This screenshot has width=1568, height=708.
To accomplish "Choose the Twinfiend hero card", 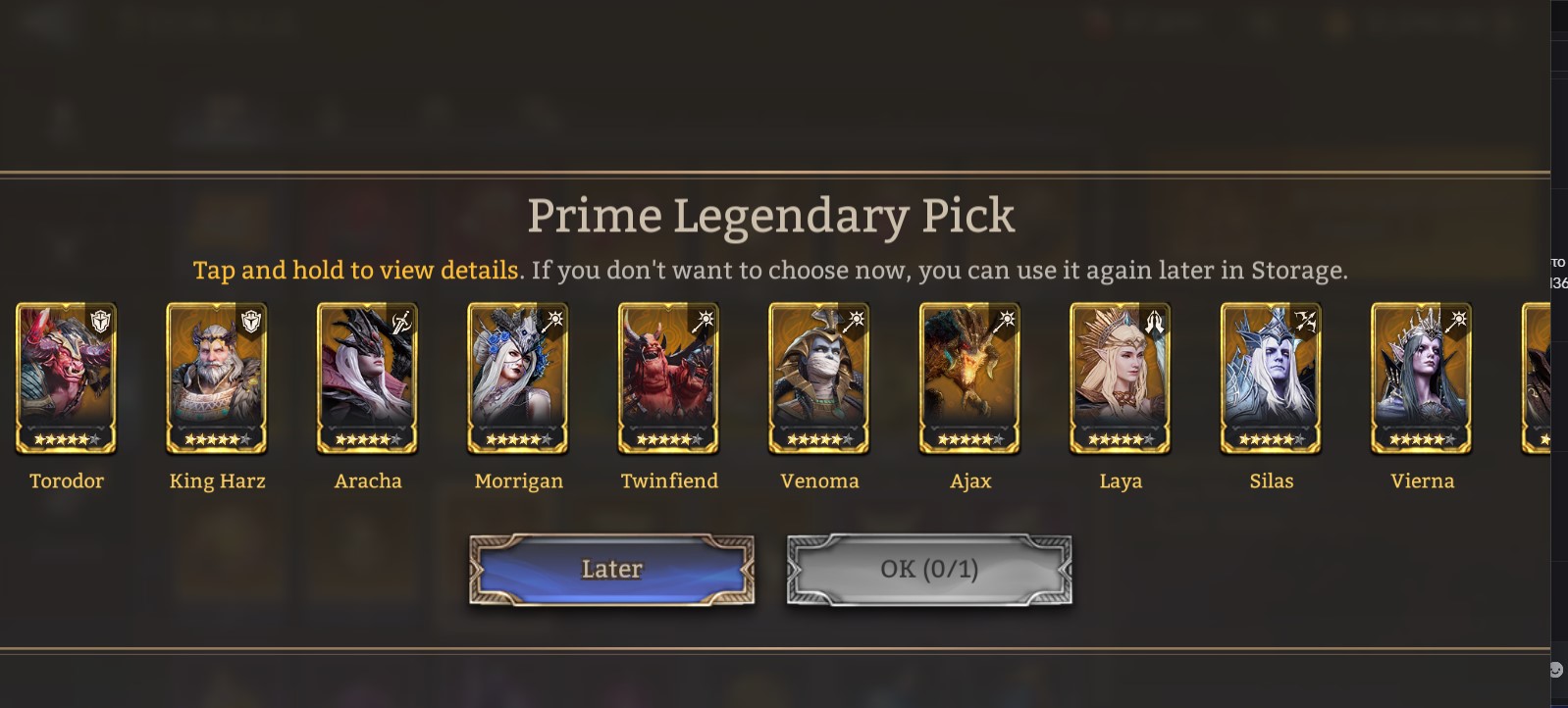I will coord(669,378).
